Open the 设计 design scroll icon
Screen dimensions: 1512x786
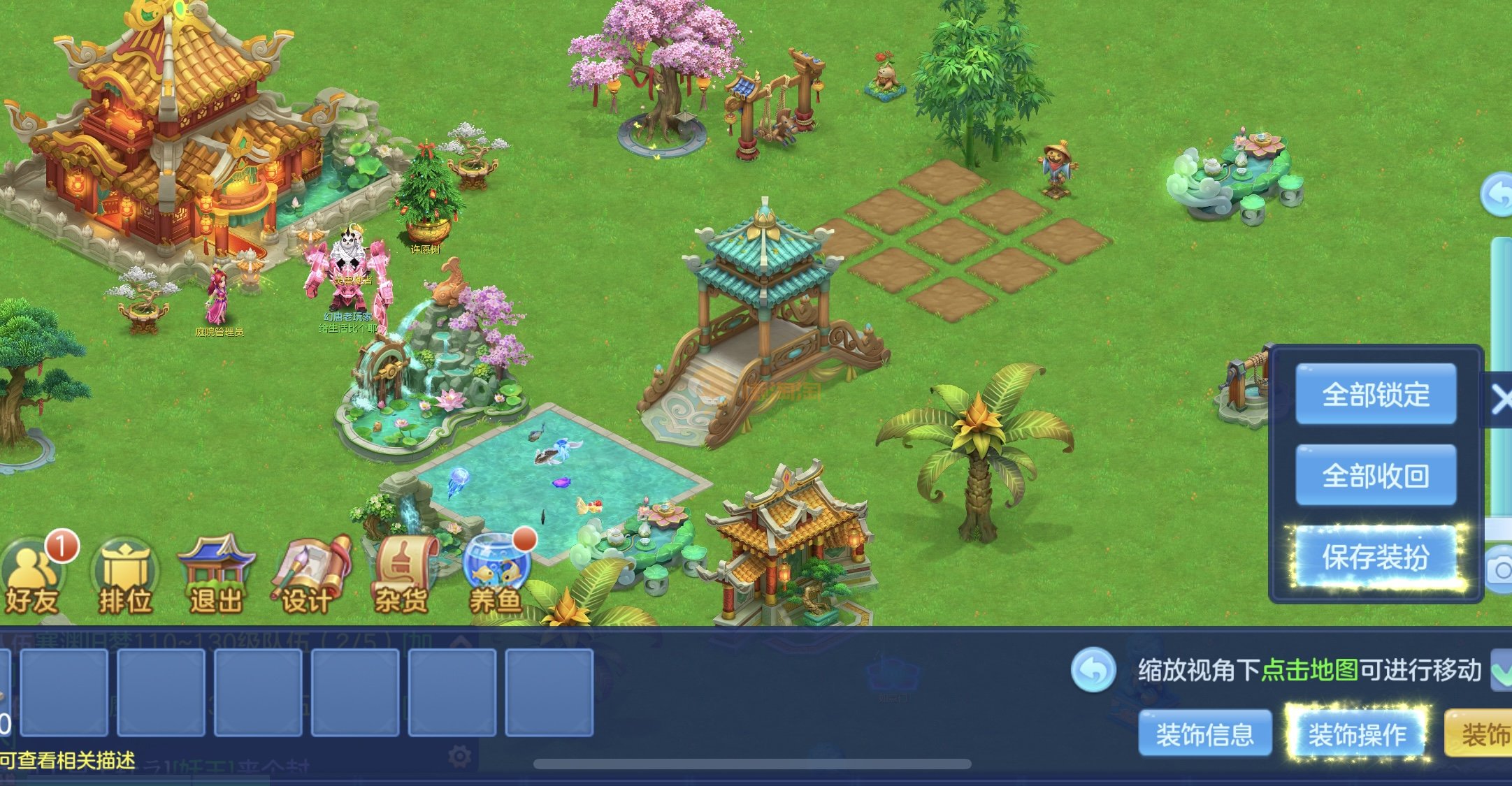[308, 576]
